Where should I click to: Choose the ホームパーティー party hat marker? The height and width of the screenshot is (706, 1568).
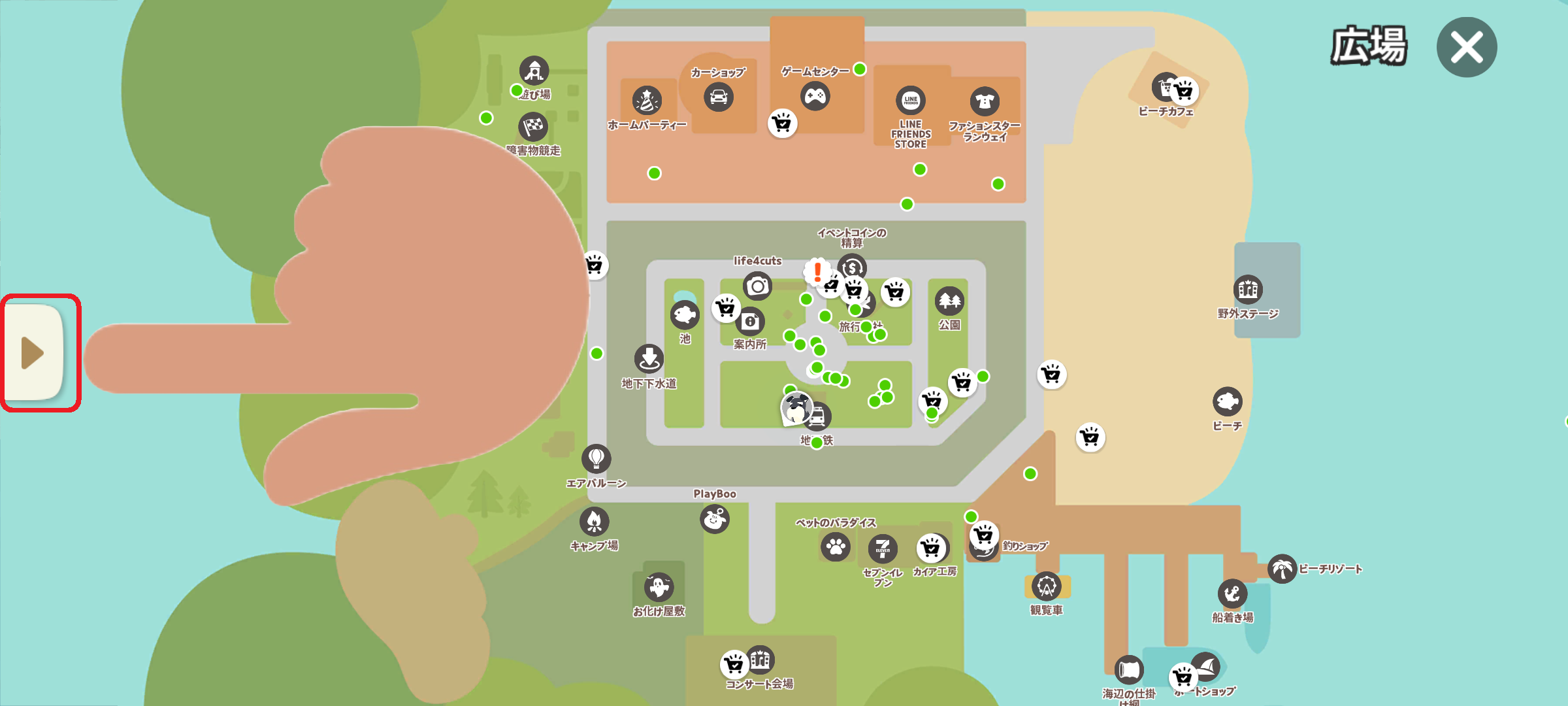click(647, 101)
